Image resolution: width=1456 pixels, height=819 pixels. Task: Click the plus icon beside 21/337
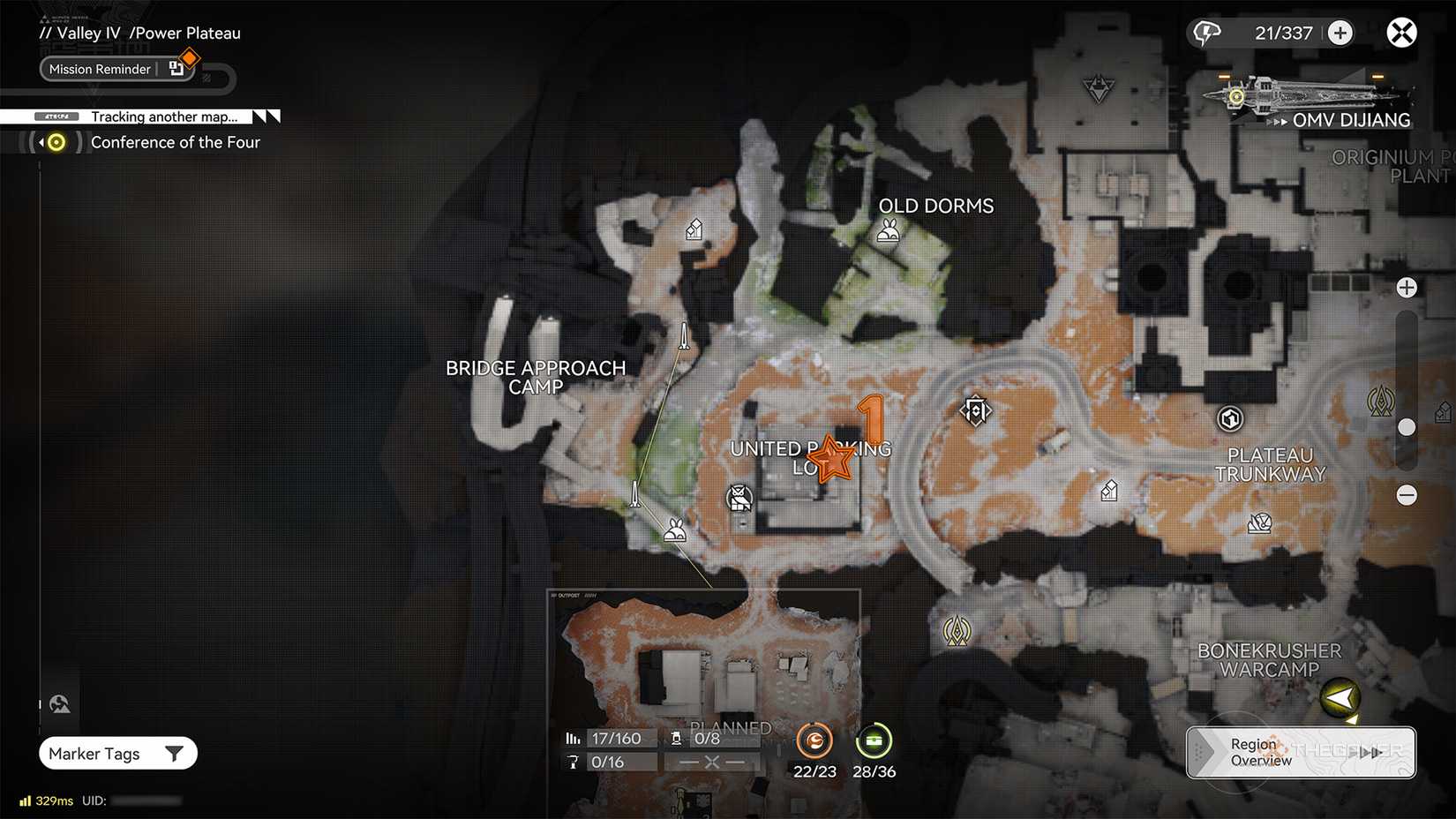[x=1340, y=32]
